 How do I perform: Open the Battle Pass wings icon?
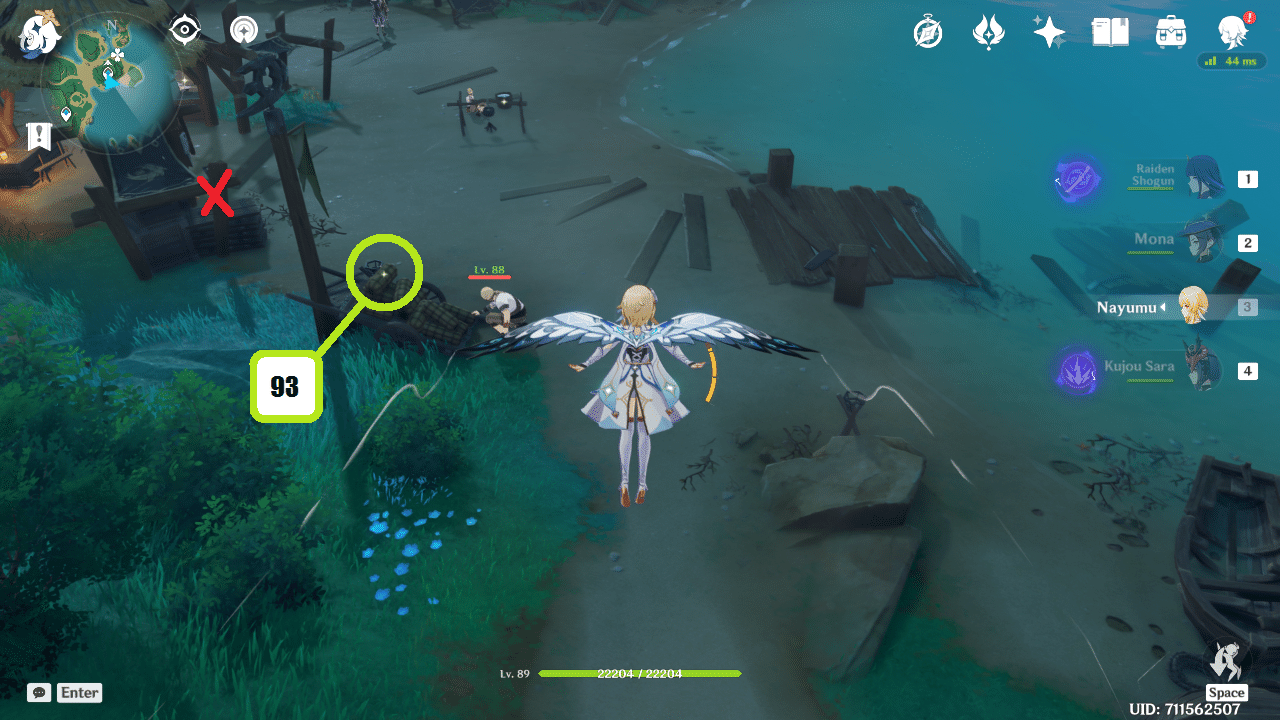(988, 31)
